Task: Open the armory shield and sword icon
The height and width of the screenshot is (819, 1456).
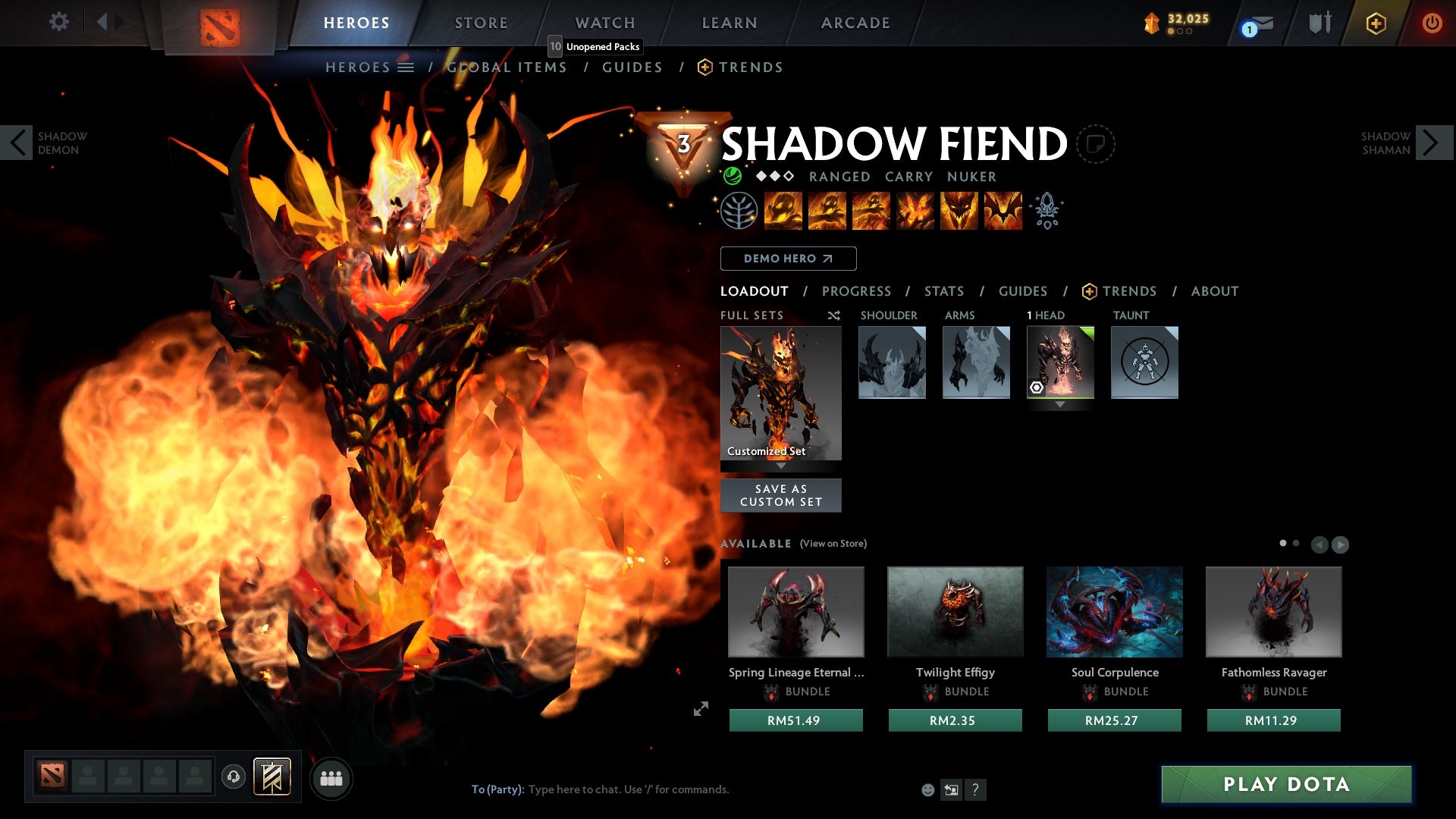Action: (1319, 23)
